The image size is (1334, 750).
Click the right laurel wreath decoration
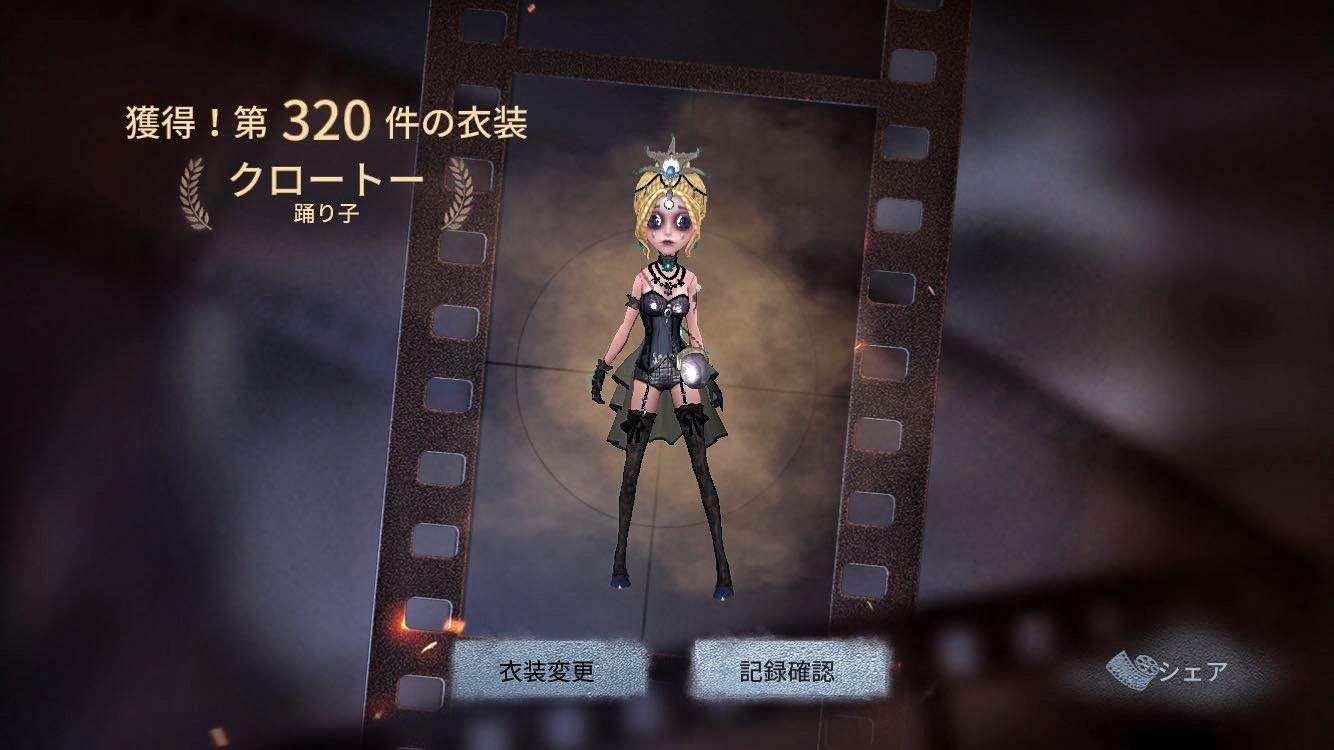click(x=459, y=189)
